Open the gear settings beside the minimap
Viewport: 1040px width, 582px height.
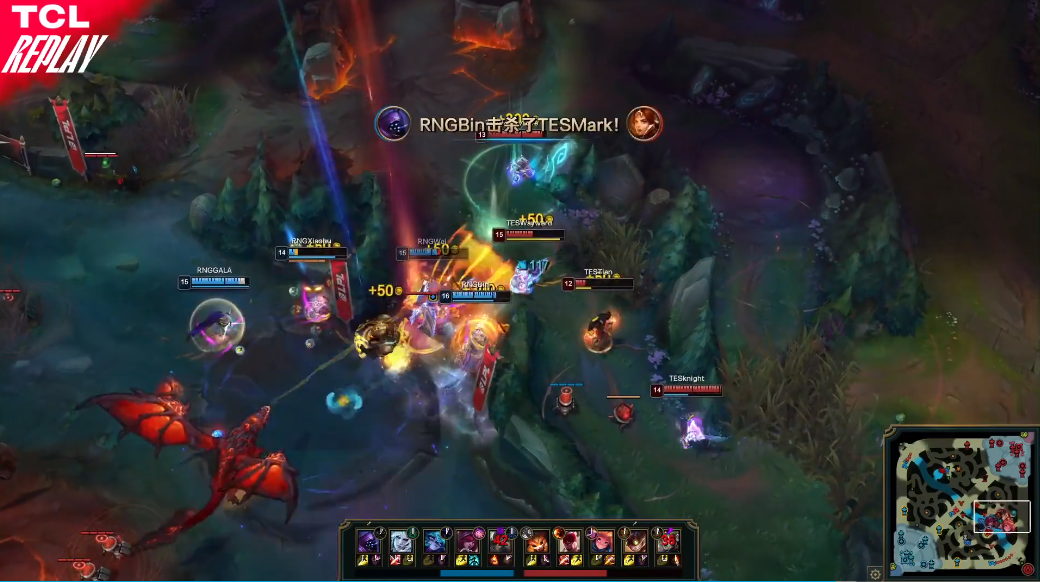click(875, 573)
